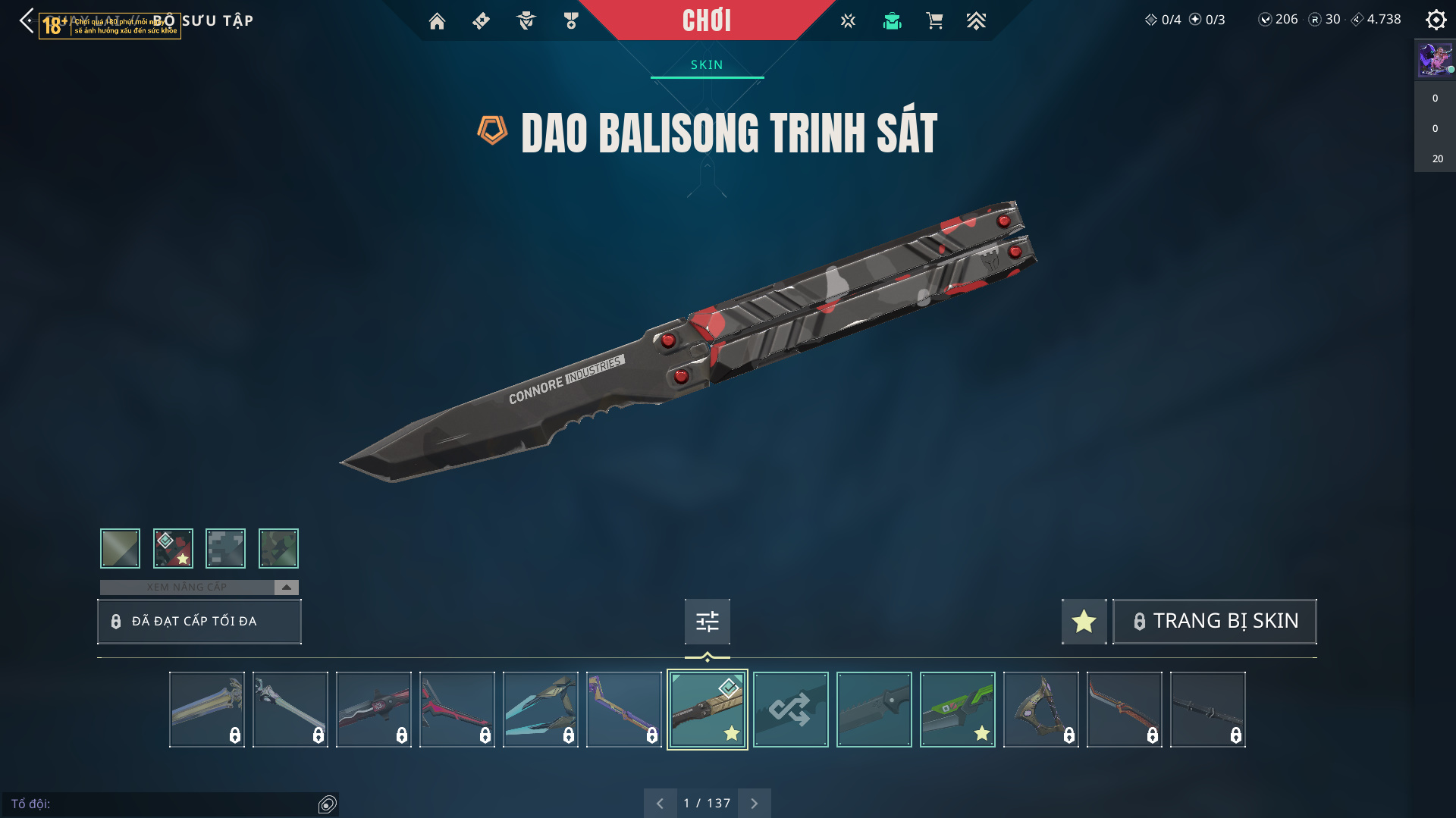The image size is (1456, 818).
Task: Open the settings gear icon
Action: tap(1436, 20)
